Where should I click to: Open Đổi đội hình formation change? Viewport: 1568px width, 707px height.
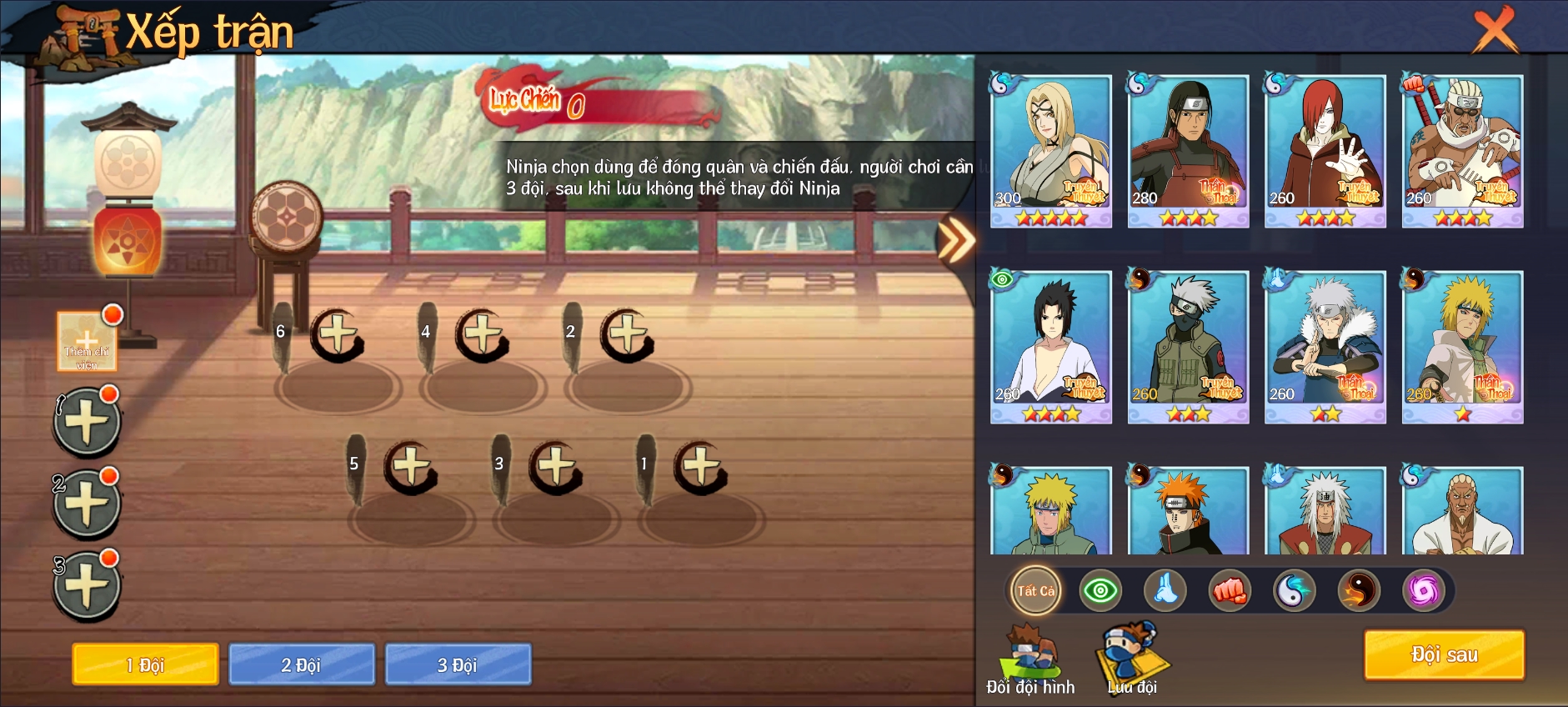(x=1031, y=659)
